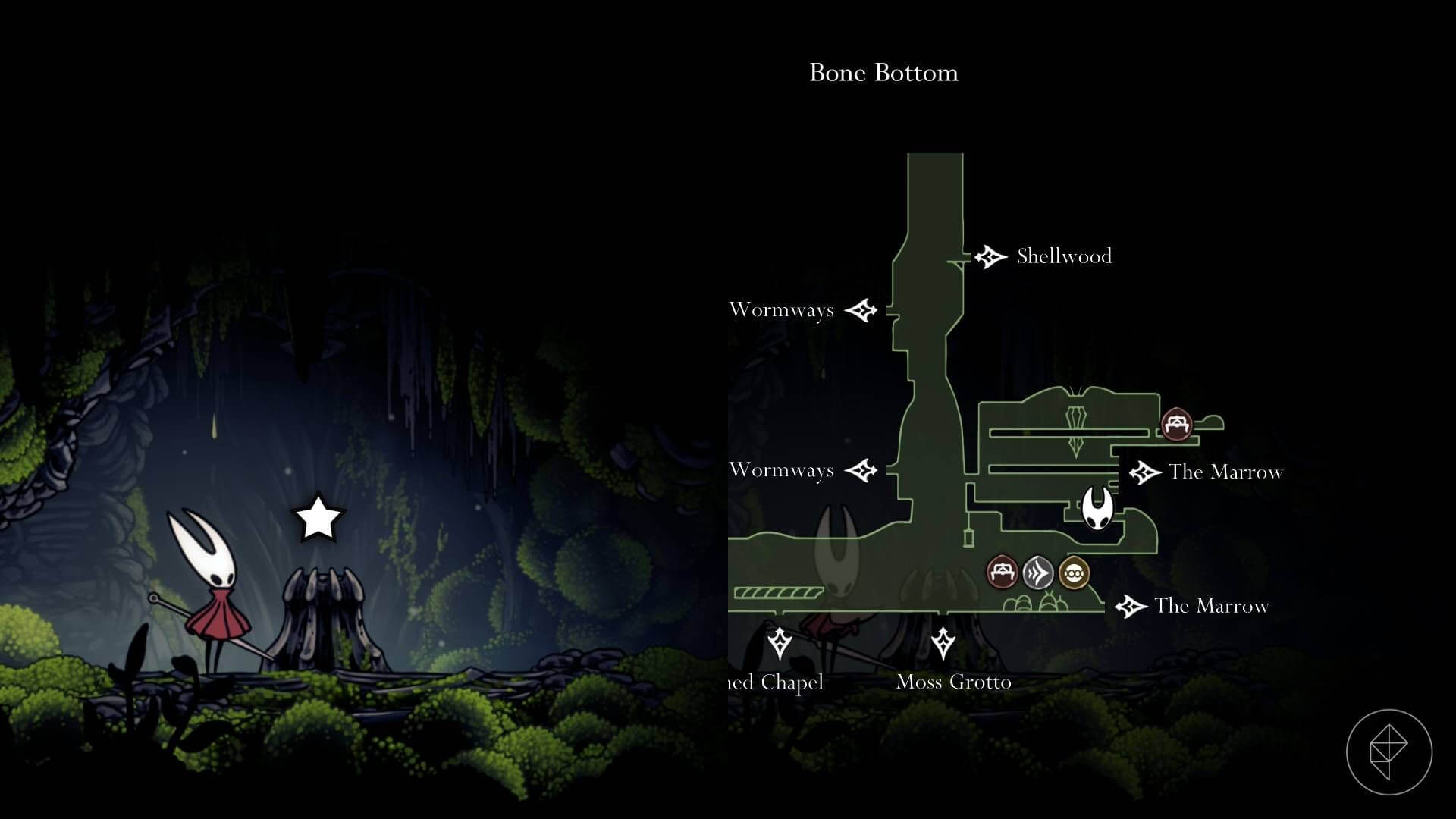
Task: Select the Shellwood exit gate marker
Action: coord(990,256)
